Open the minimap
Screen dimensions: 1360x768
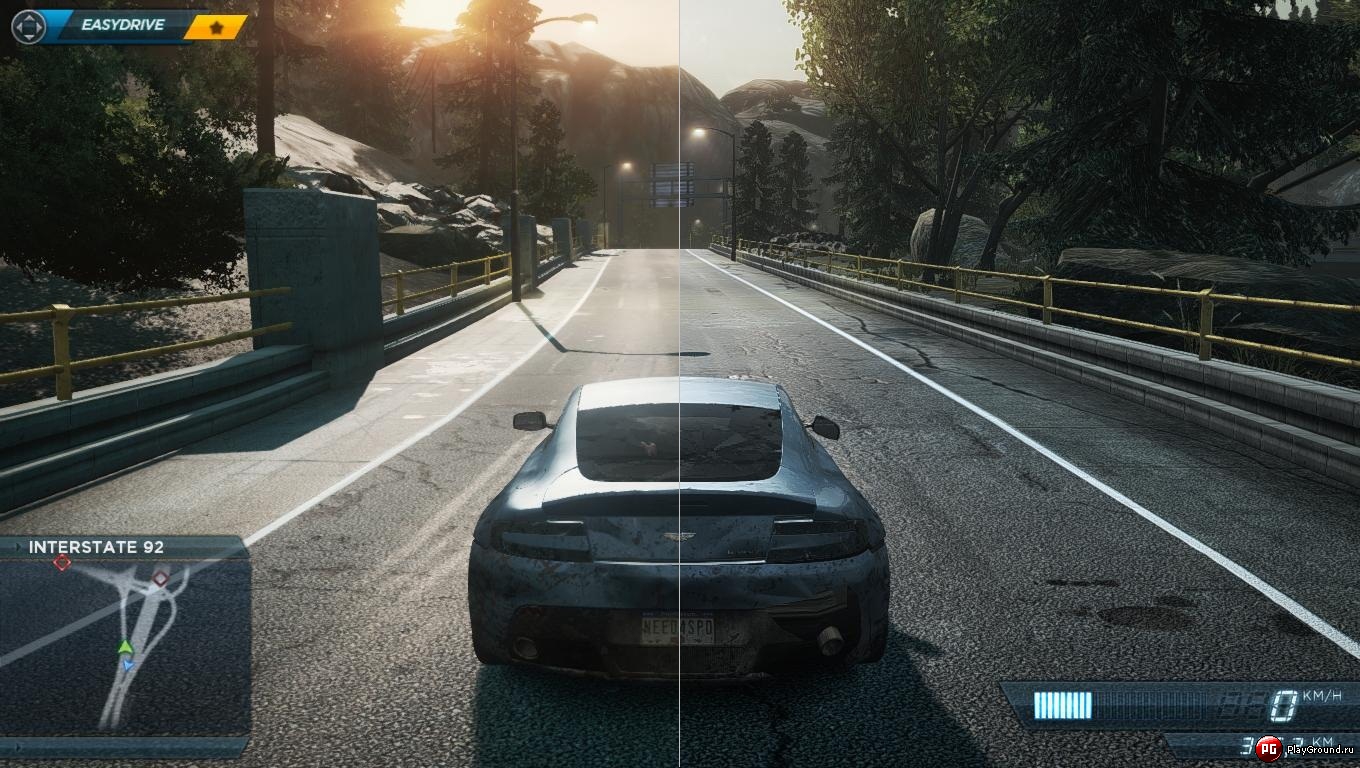125,647
